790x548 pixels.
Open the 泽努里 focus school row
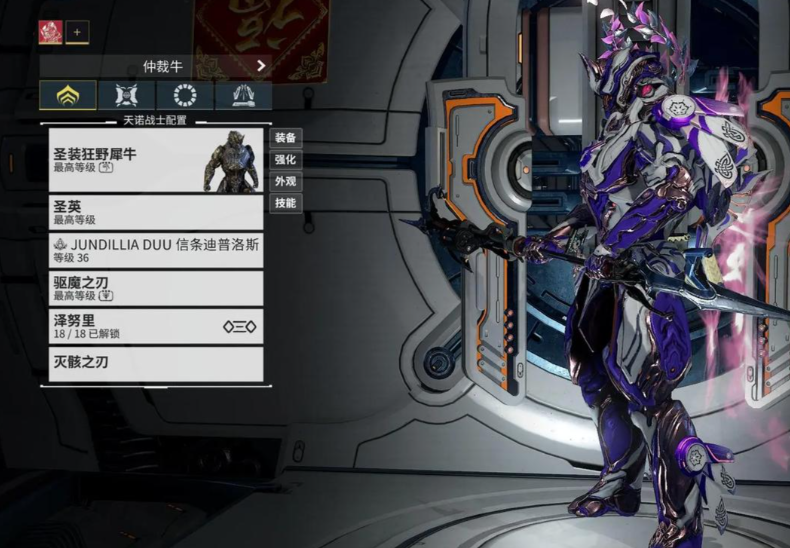click(x=155, y=326)
